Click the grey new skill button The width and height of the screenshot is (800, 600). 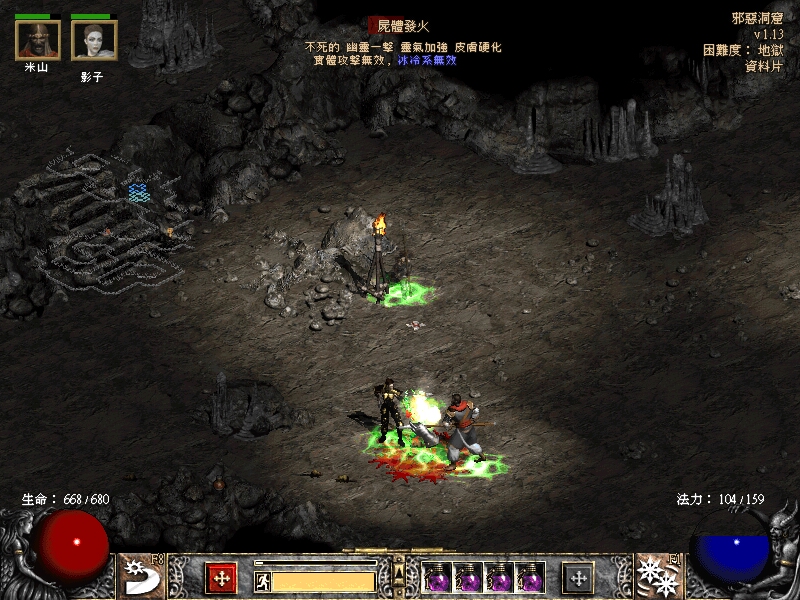[578, 577]
